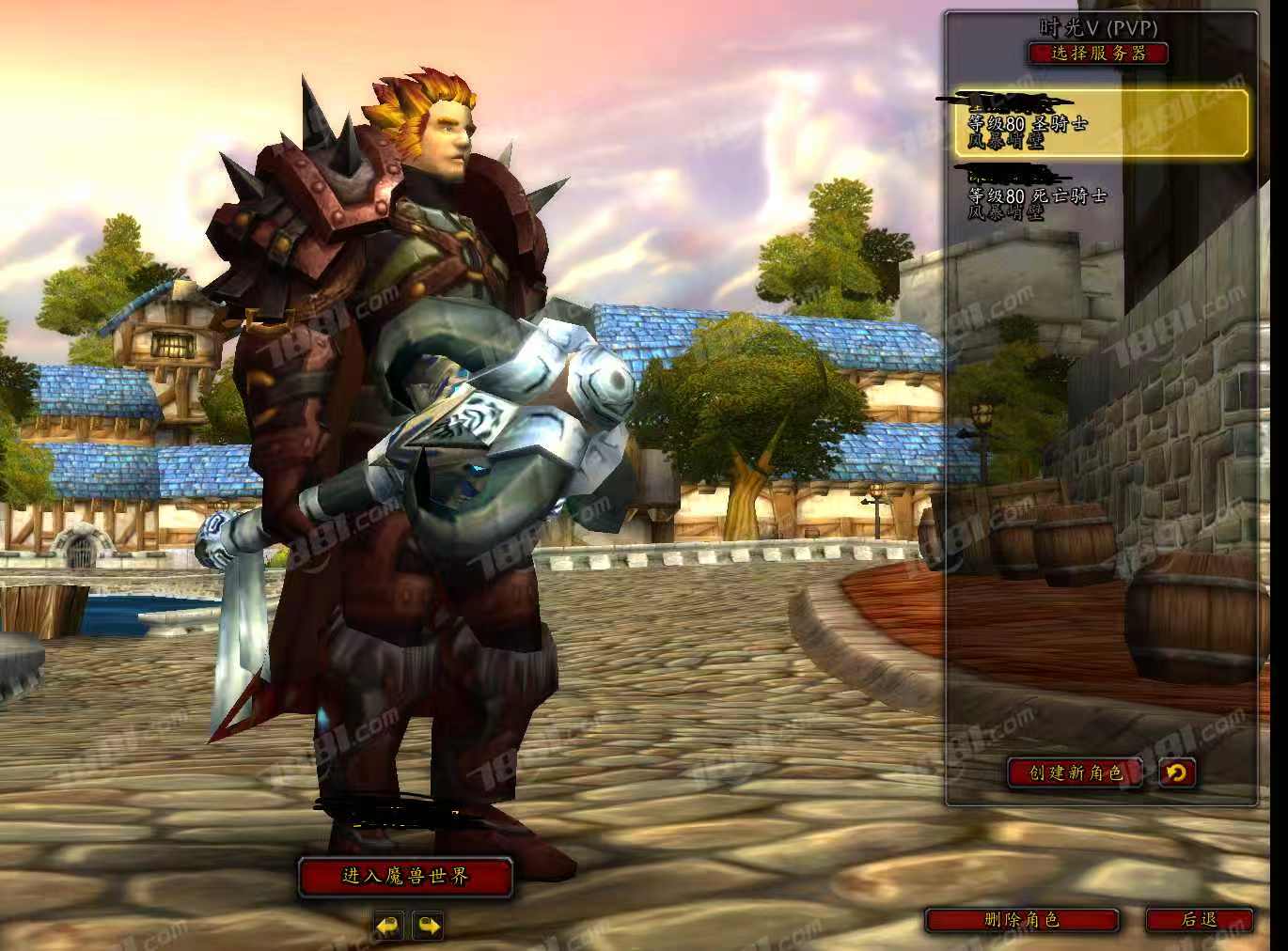1288x951 pixels.
Task: Go back using the 后退 button
Action: (1199, 919)
